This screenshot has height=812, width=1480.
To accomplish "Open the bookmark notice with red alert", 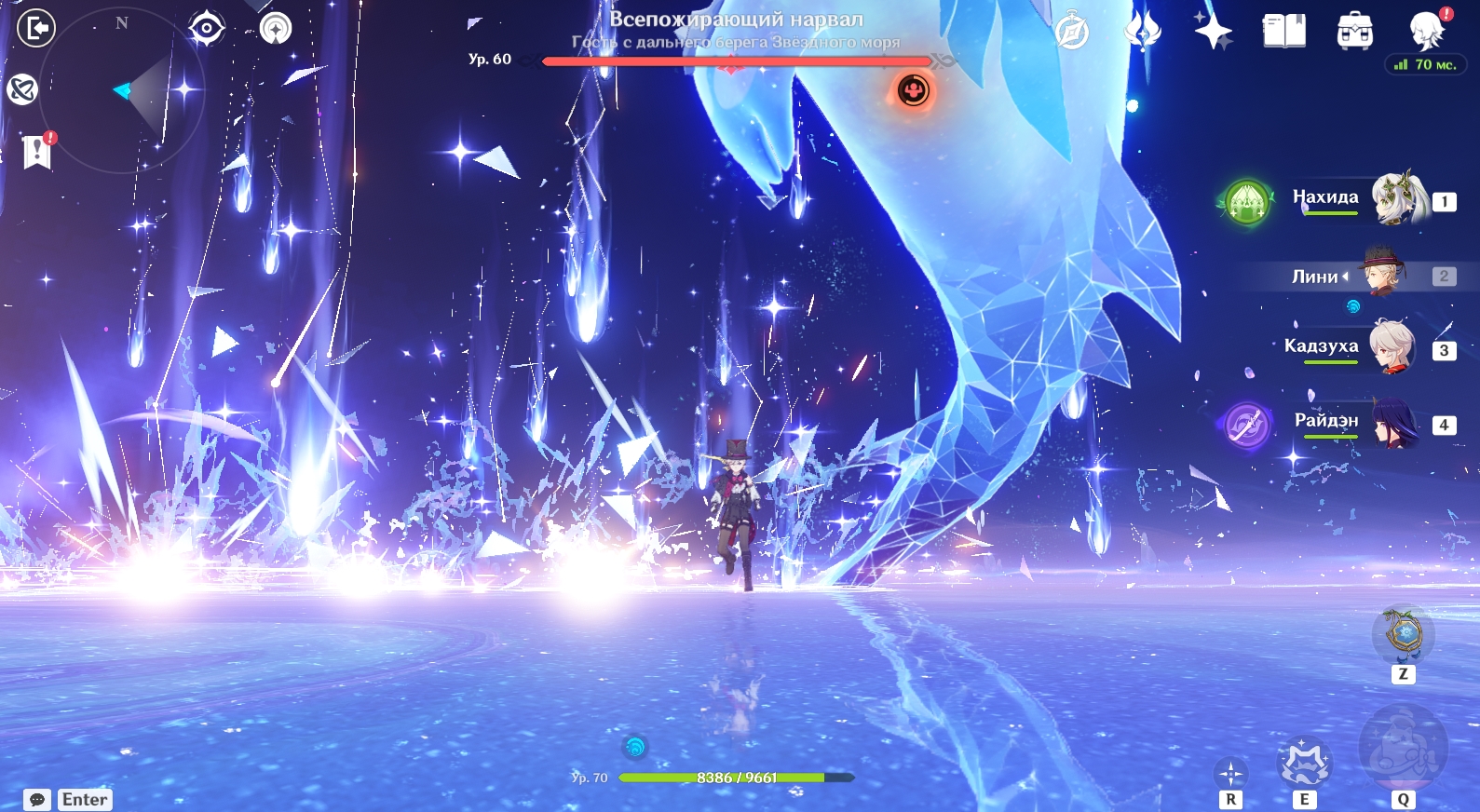I will (x=37, y=151).
